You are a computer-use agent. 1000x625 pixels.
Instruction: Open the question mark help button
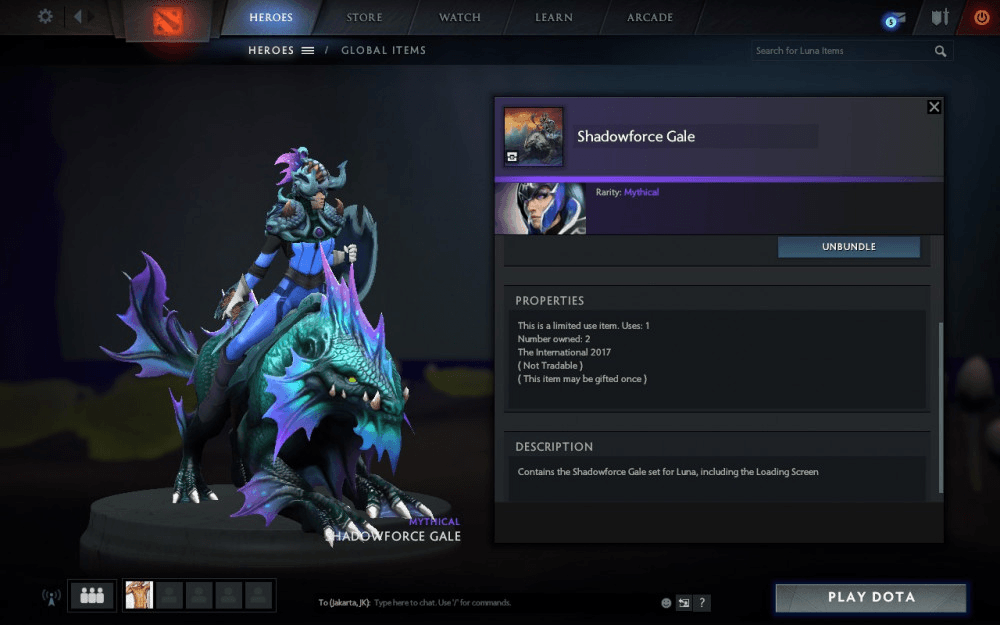(x=703, y=602)
